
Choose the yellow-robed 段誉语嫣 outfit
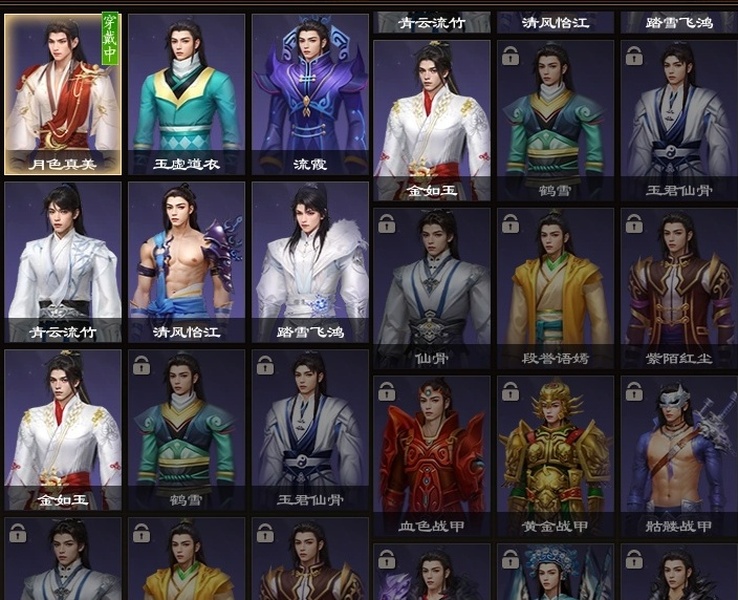point(556,288)
